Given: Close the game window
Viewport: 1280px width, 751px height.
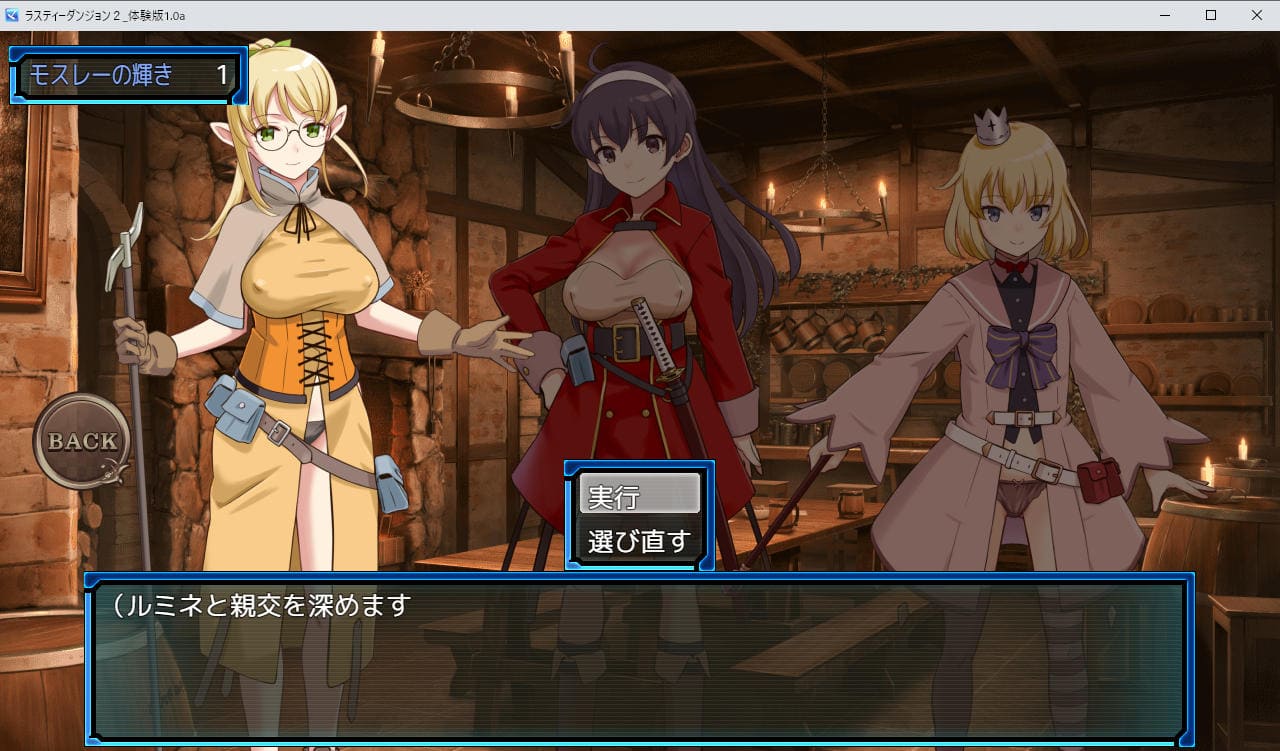Looking at the screenshot, I should (1256, 15).
